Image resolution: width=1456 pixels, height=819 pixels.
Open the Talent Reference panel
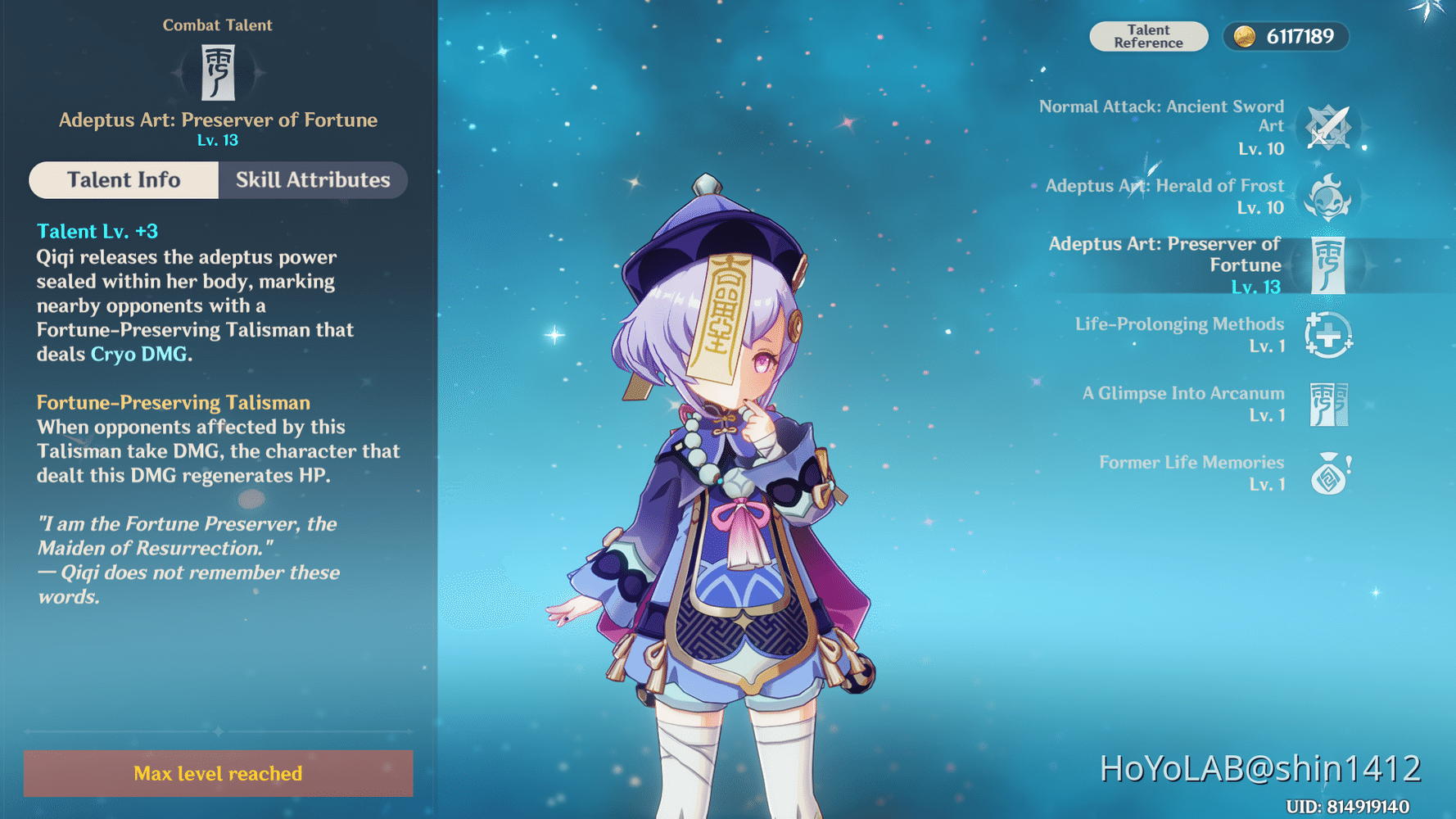tap(1148, 36)
